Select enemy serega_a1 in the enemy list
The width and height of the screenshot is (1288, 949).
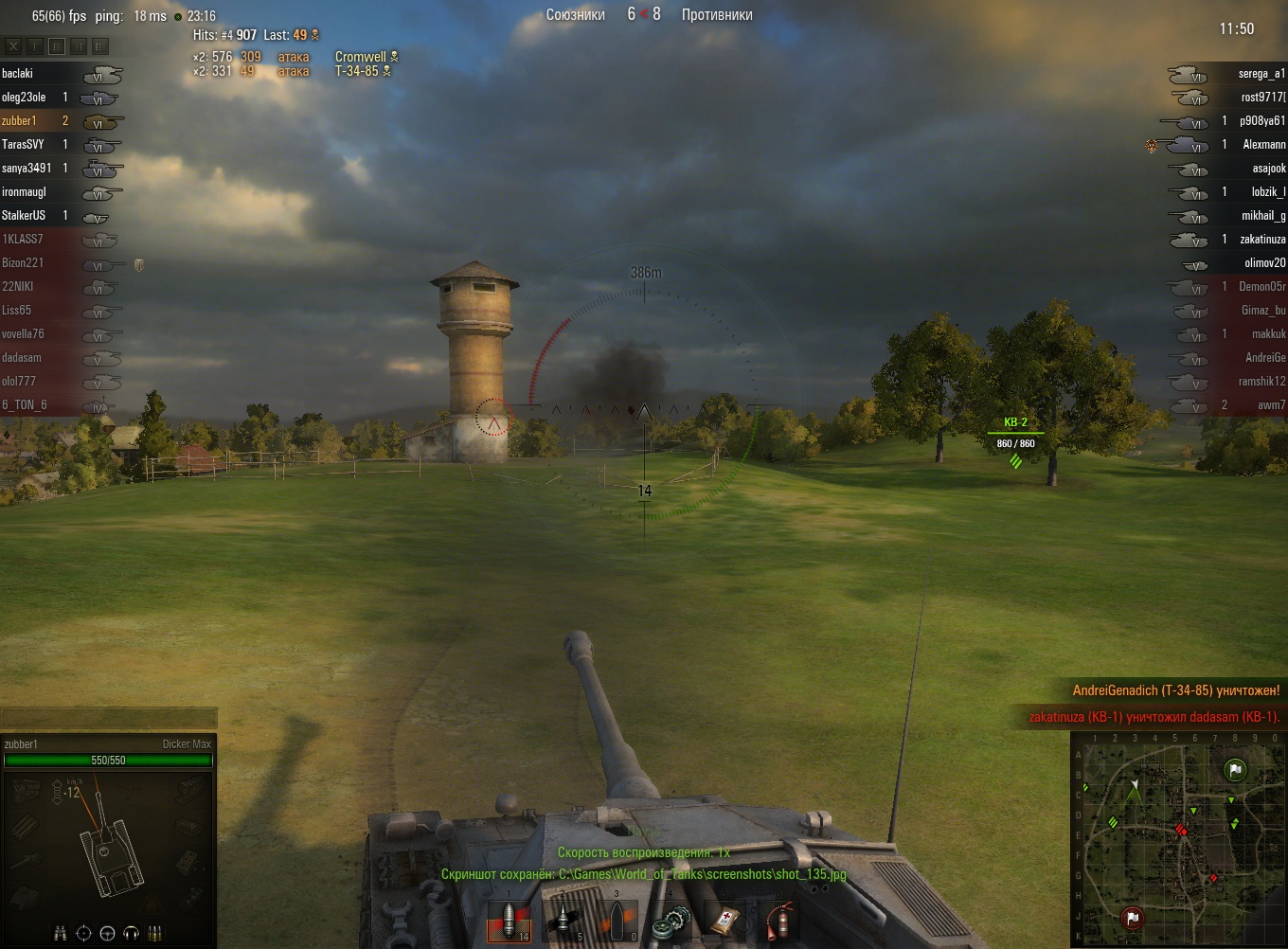1261,73
